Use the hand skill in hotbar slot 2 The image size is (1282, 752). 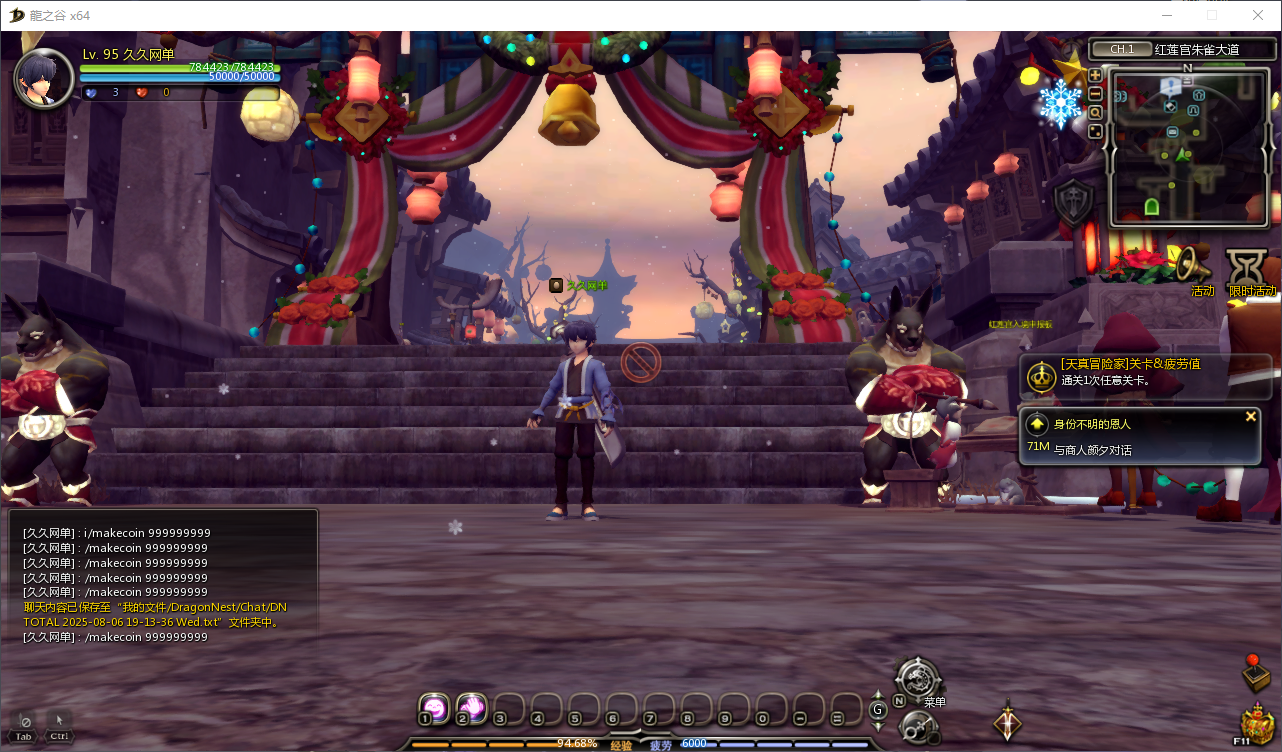pyautogui.click(x=471, y=708)
